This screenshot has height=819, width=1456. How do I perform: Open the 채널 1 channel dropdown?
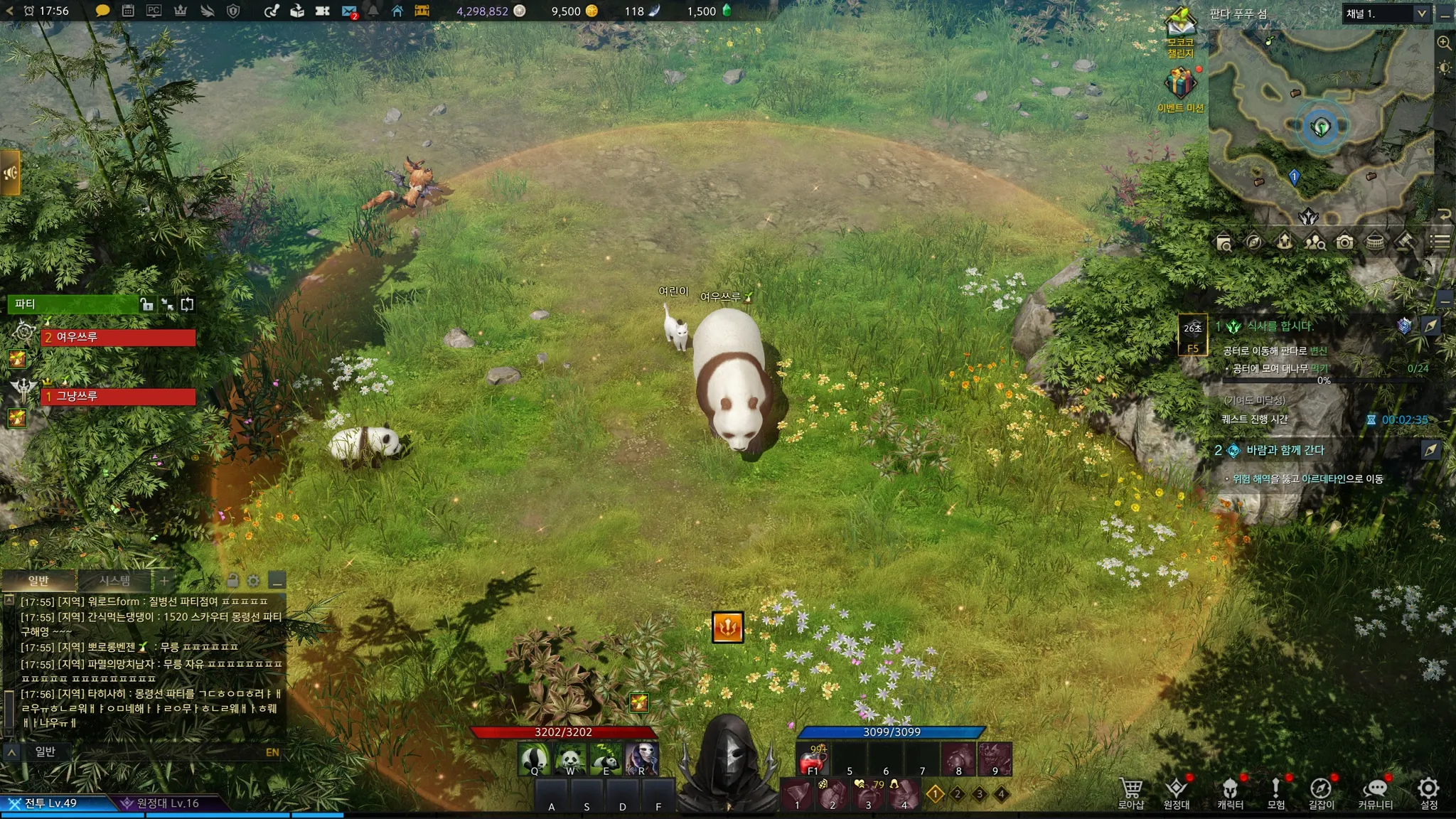(x=1386, y=14)
